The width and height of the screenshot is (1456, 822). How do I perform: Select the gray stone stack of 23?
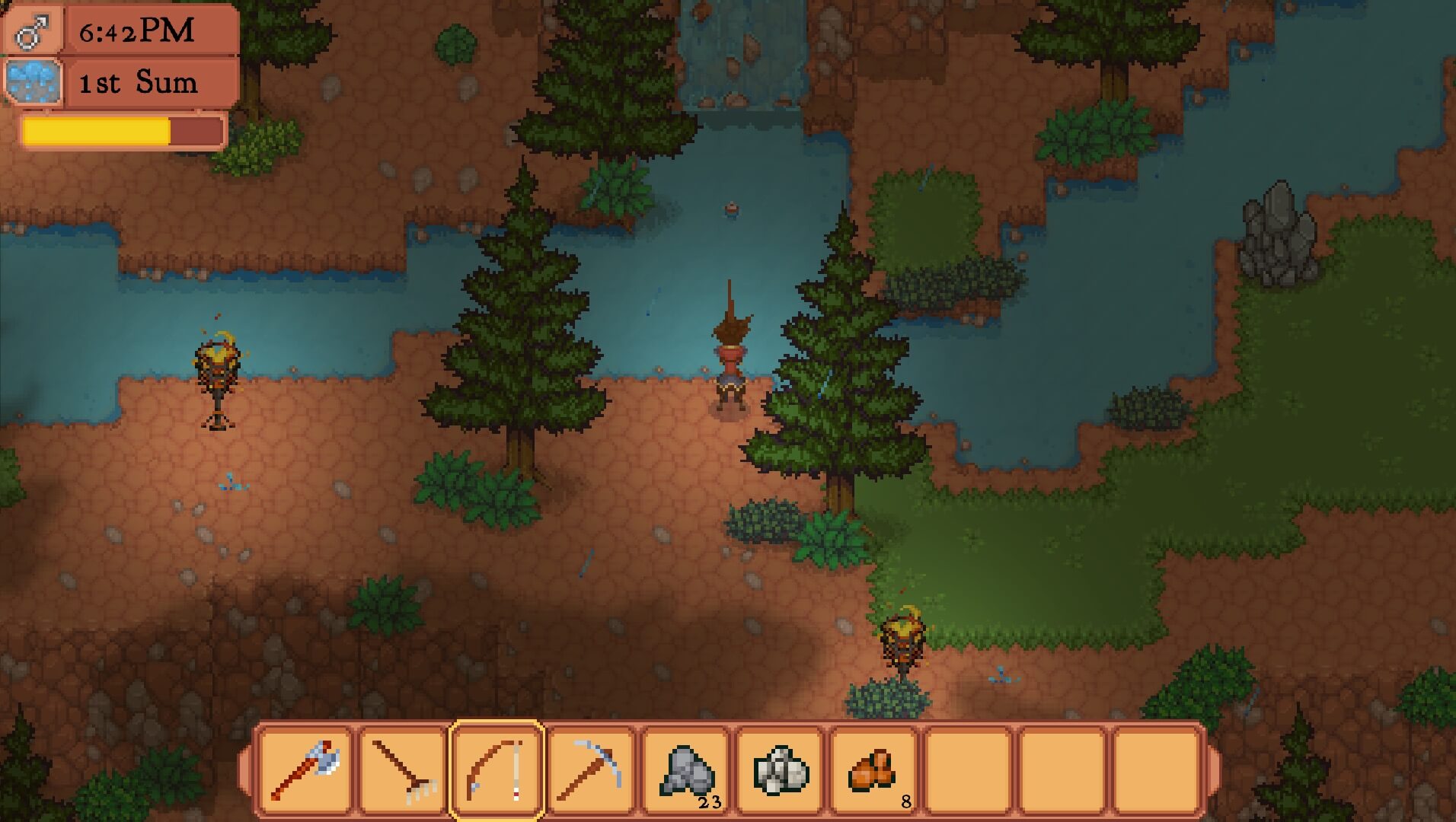[686, 770]
